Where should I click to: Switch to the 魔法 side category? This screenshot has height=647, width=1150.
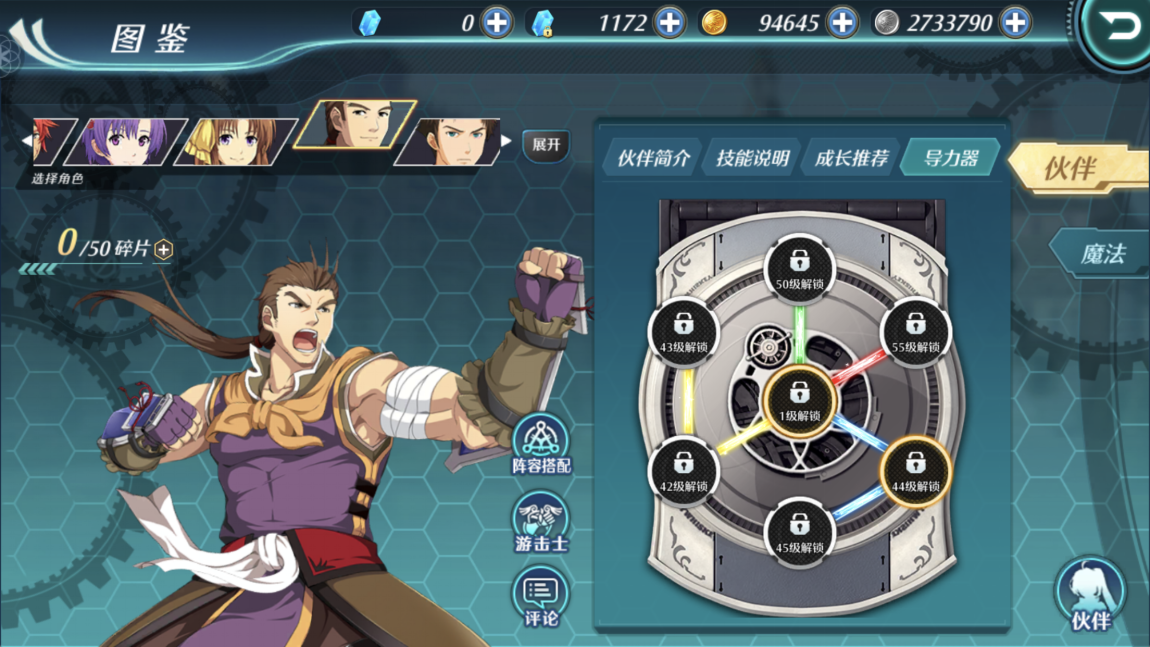click(x=1100, y=254)
